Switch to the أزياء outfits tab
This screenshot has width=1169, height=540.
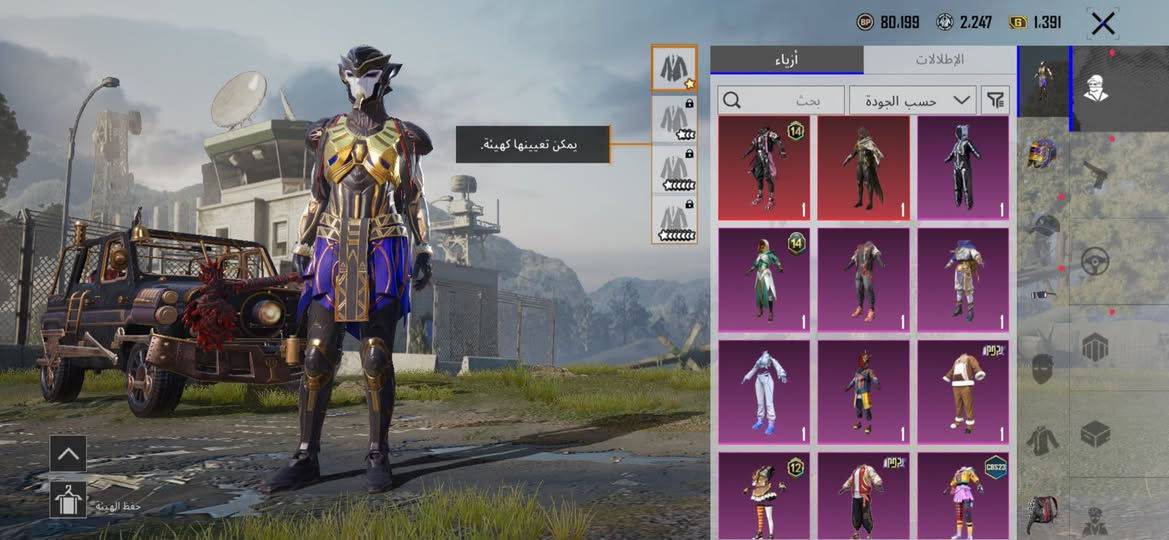pos(787,59)
